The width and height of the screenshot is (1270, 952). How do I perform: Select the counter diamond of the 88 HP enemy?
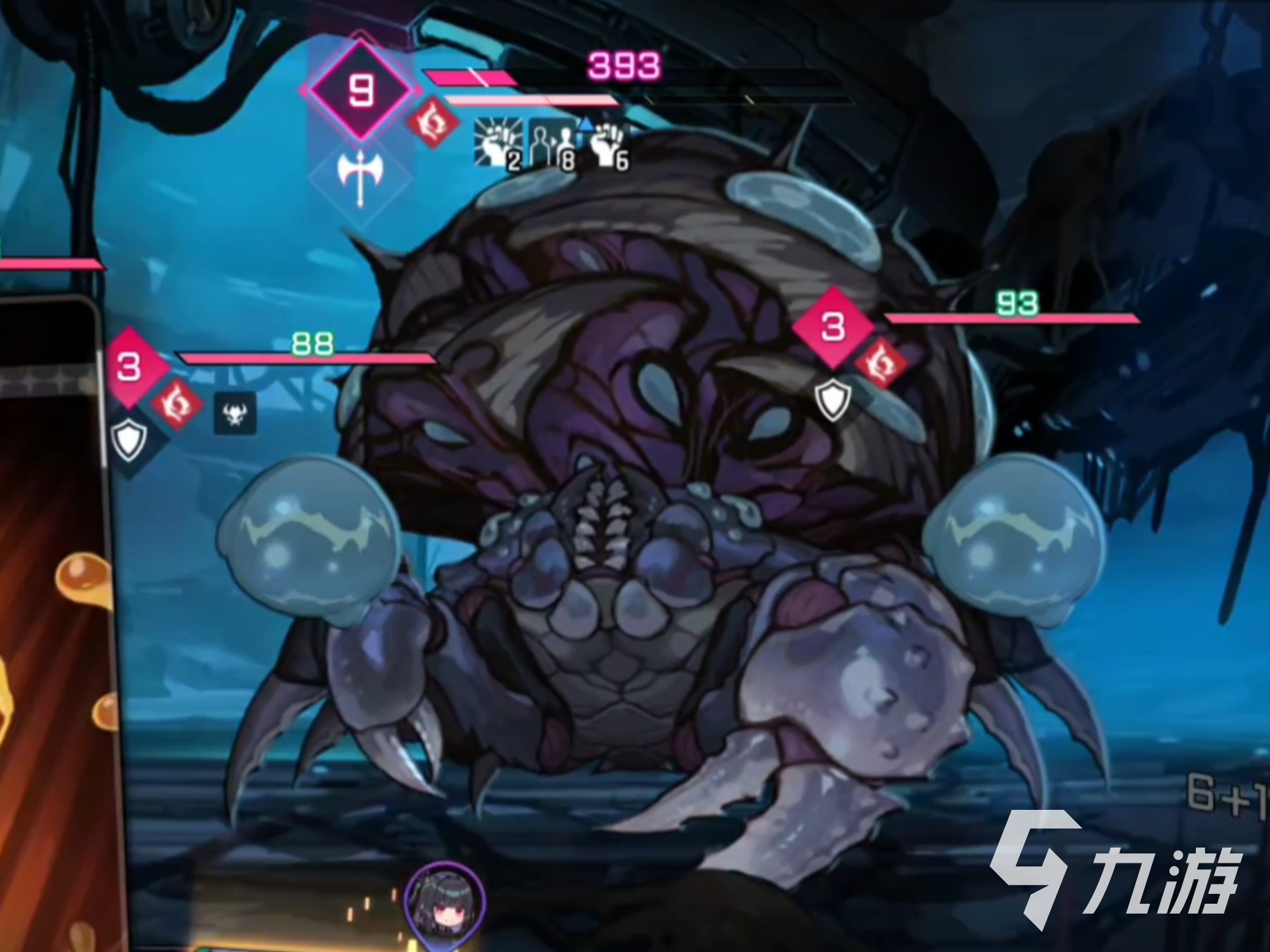(x=130, y=366)
